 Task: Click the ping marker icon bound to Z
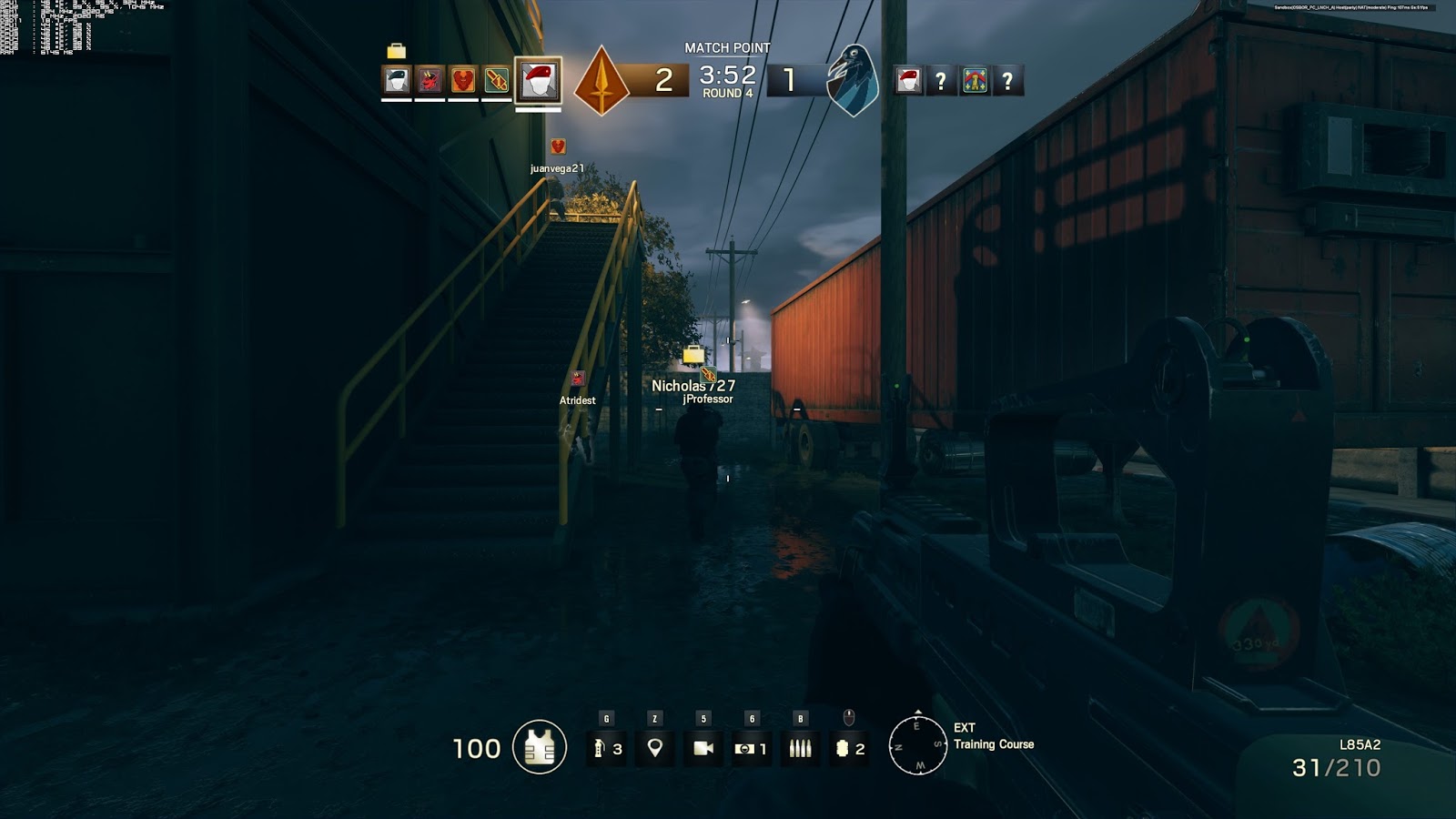(653, 748)
